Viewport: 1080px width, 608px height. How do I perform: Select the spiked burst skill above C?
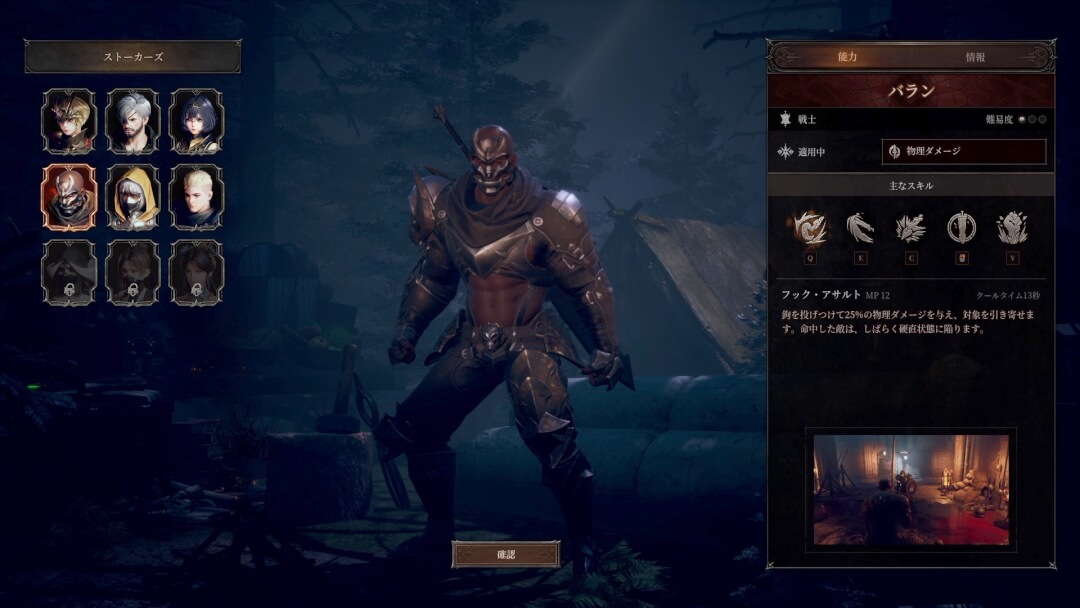(x=910, y=228)
